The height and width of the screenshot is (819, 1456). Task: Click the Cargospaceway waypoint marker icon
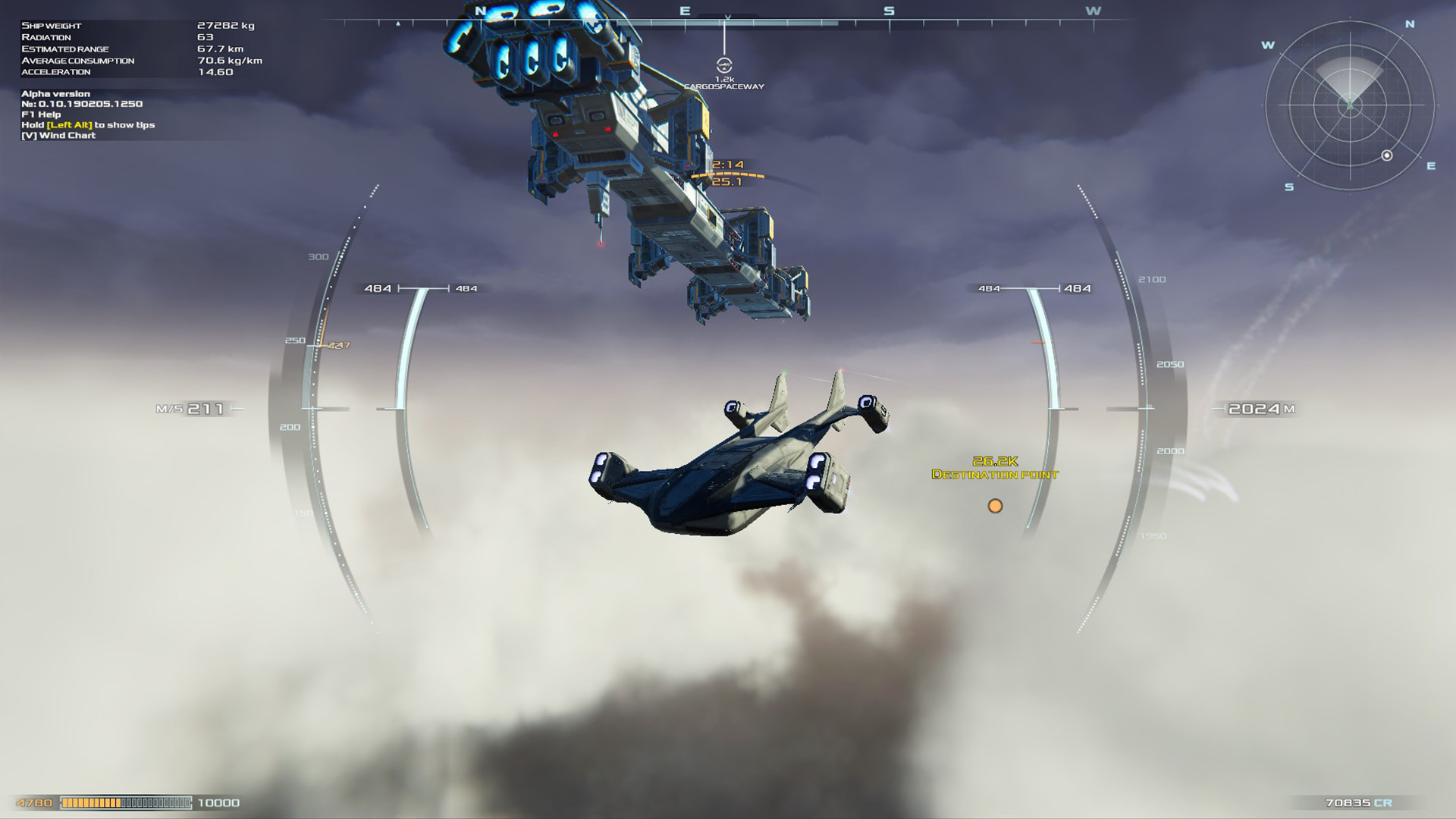click(726, 67)
